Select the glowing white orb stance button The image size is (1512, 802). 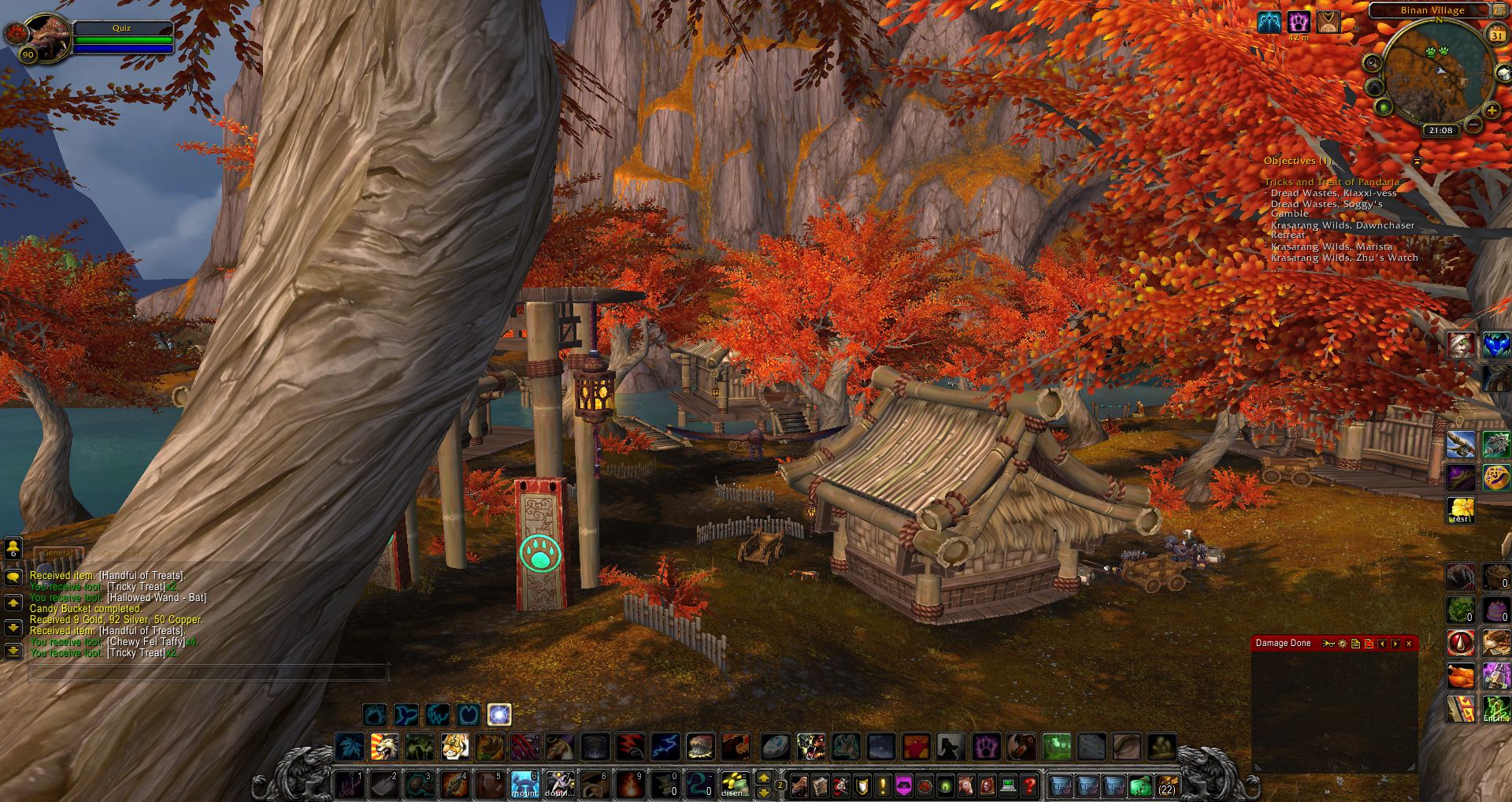pos(499,715)
